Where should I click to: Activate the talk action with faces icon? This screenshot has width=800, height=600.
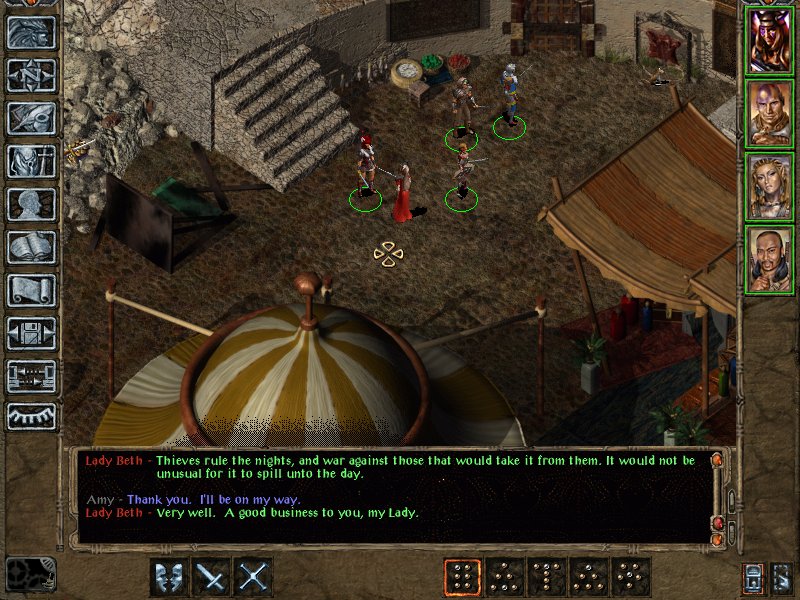[x=169, y=577]
